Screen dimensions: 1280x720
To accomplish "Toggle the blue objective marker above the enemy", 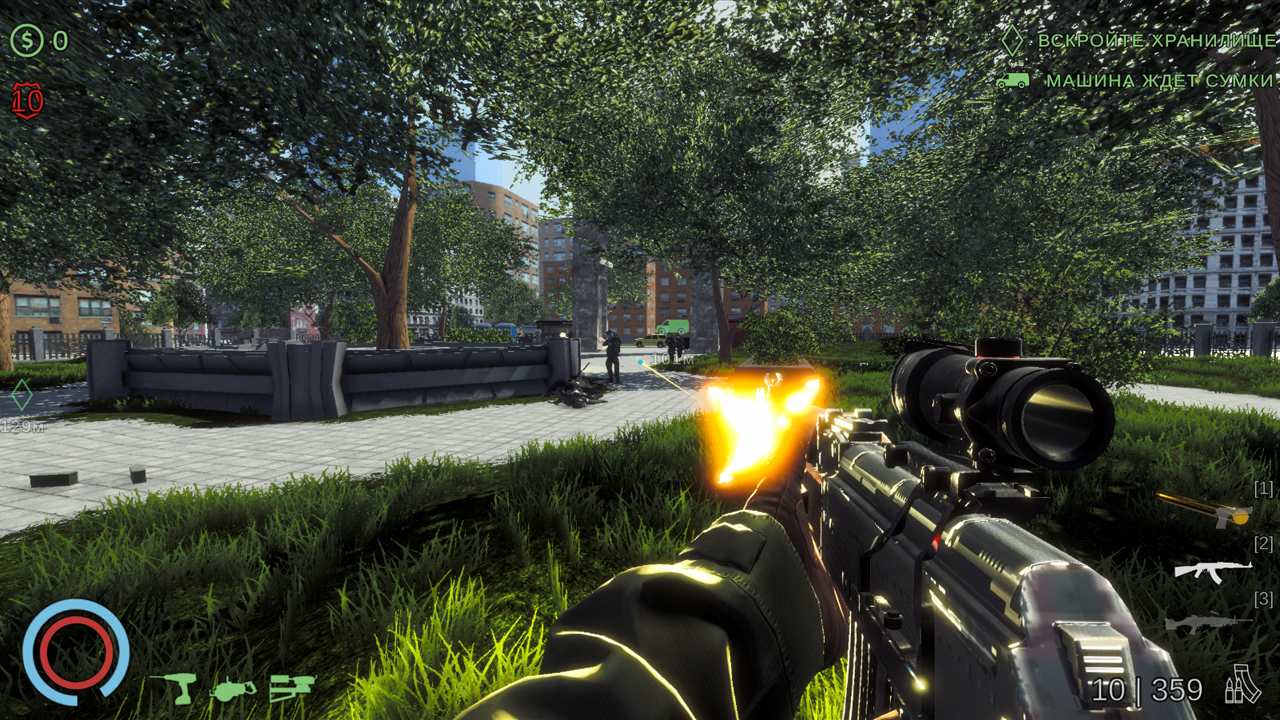I will [x=640, y=361].
